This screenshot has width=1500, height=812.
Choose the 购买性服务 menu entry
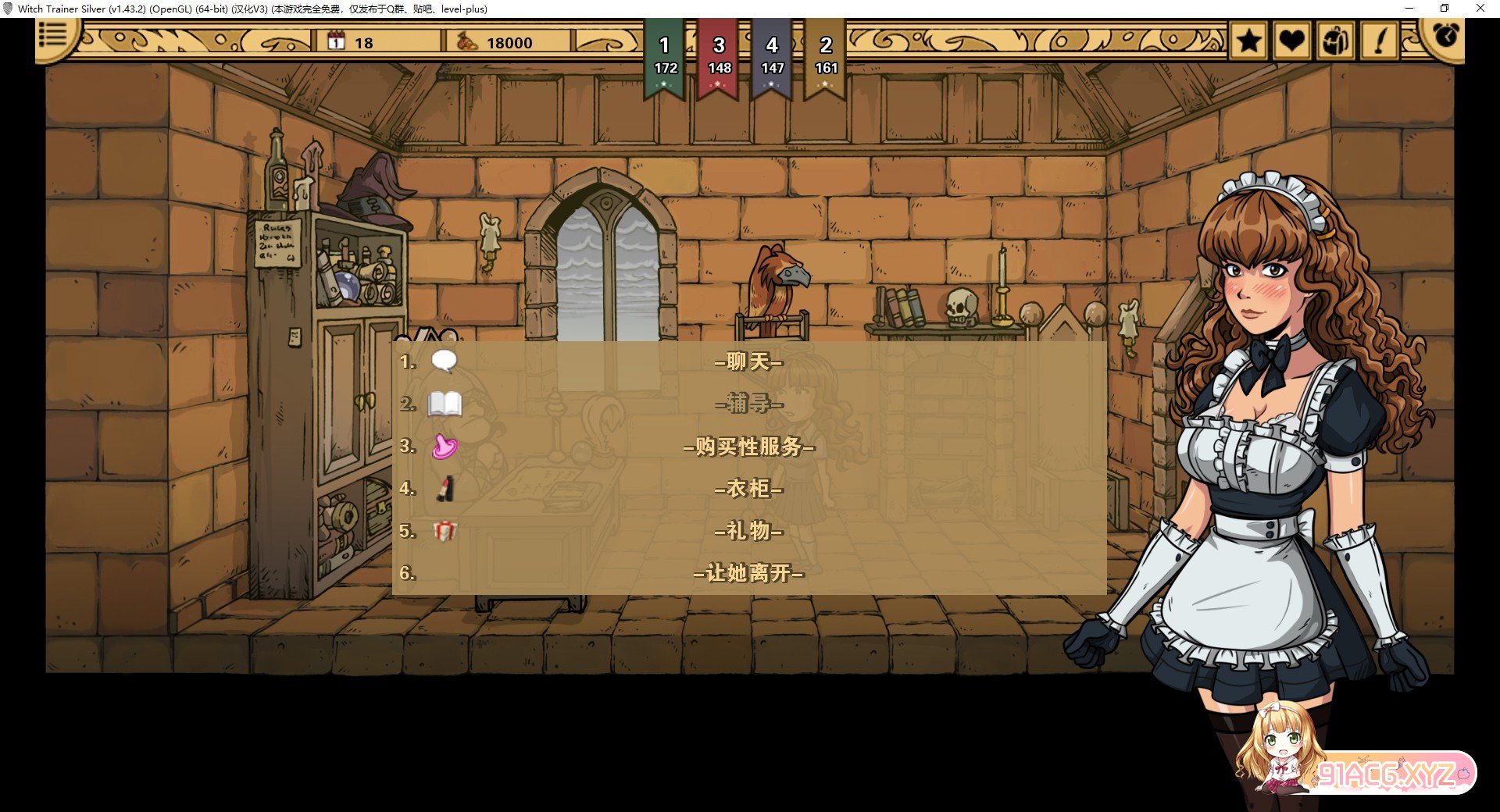(x=748, y=447)
